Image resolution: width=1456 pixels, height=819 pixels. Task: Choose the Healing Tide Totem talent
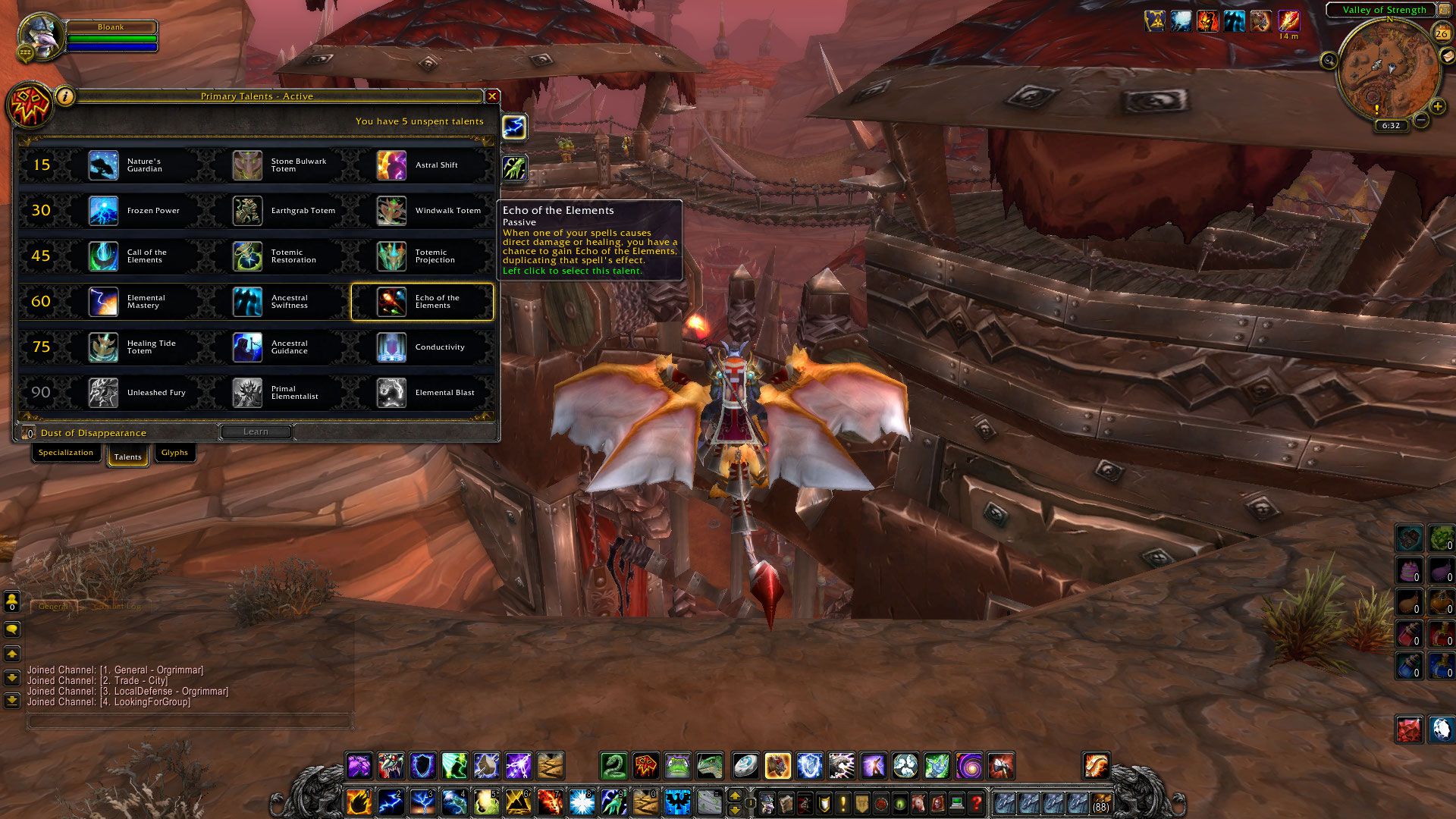[x=104, y=347]
